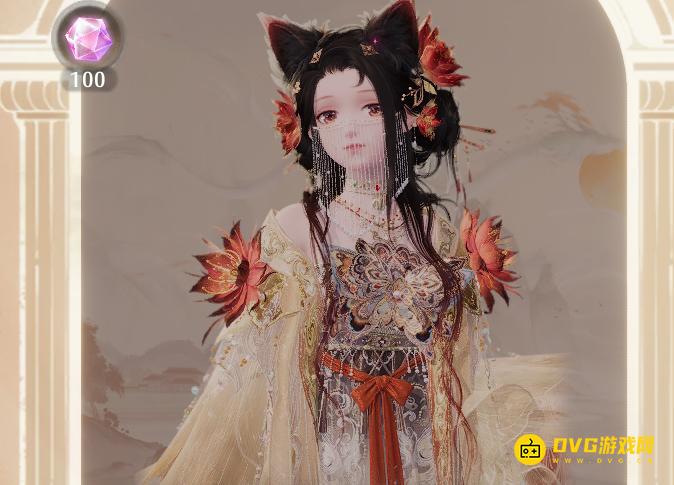Click the pink diamond currency icon
This screenshot has height=485, width=674.
point(87,38)
